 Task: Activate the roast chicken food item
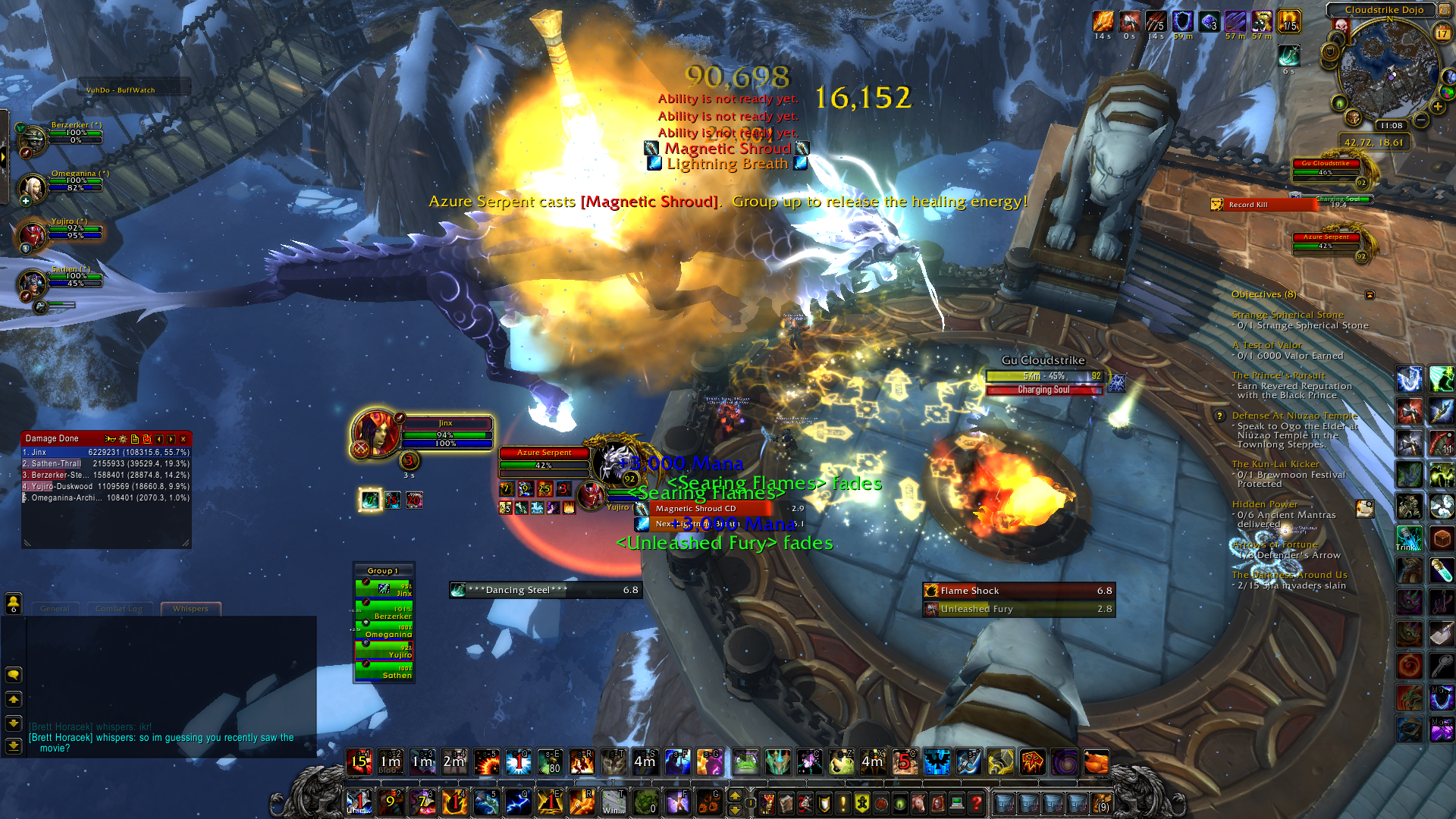pos(1095,762)
